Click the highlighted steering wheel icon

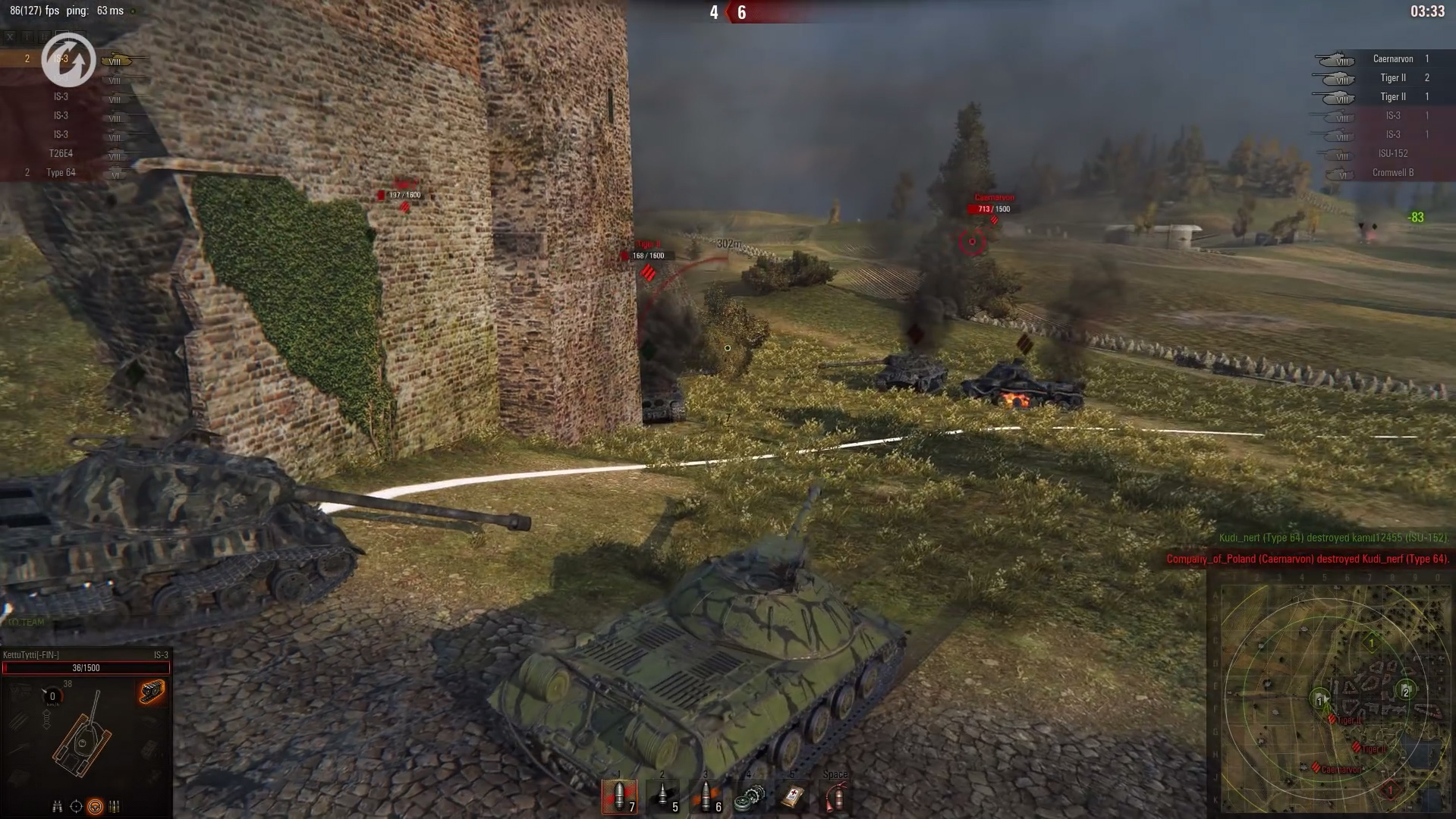(95, 806)
